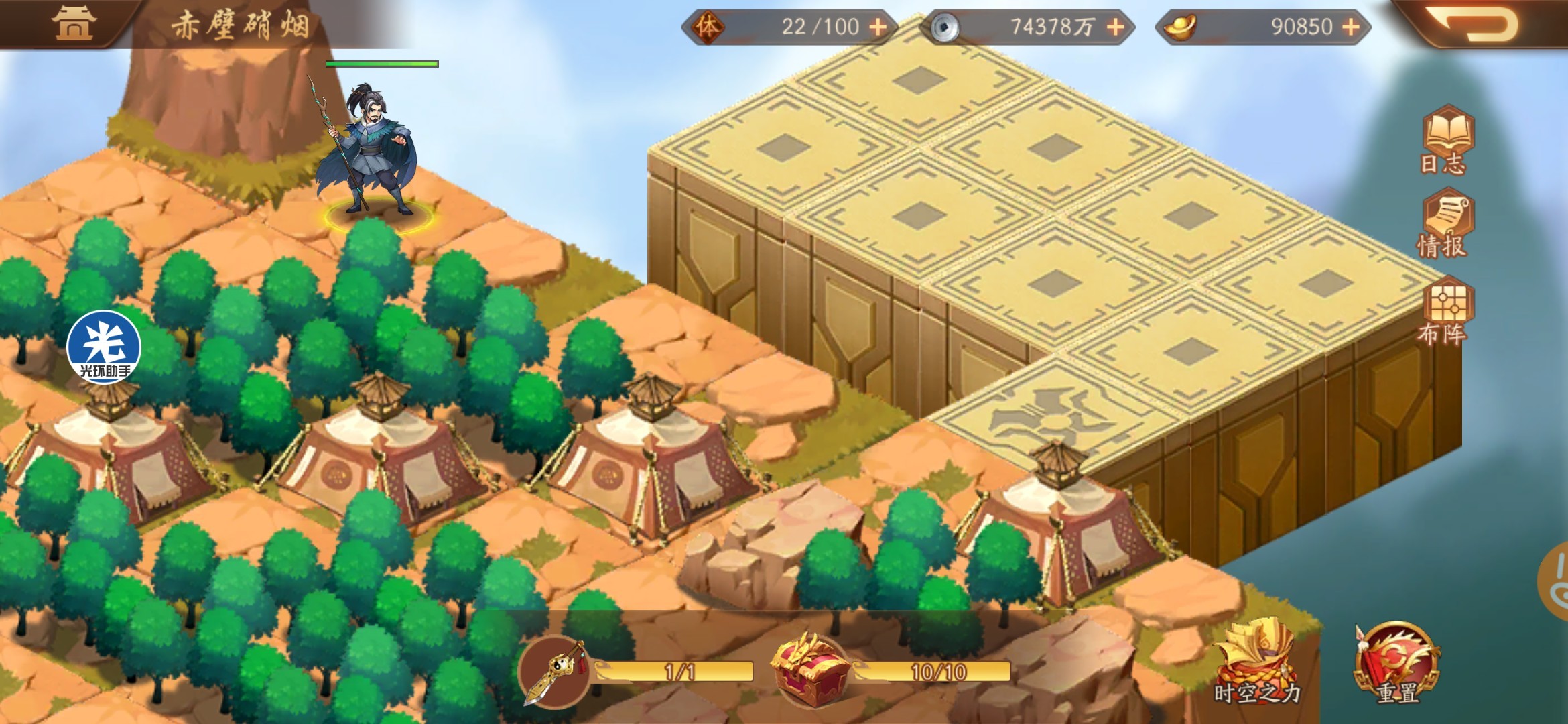The height and width of the screenshot is (724, 1568).
Task: Open the 布阵 formation menu
Action: coord(1445,312)
